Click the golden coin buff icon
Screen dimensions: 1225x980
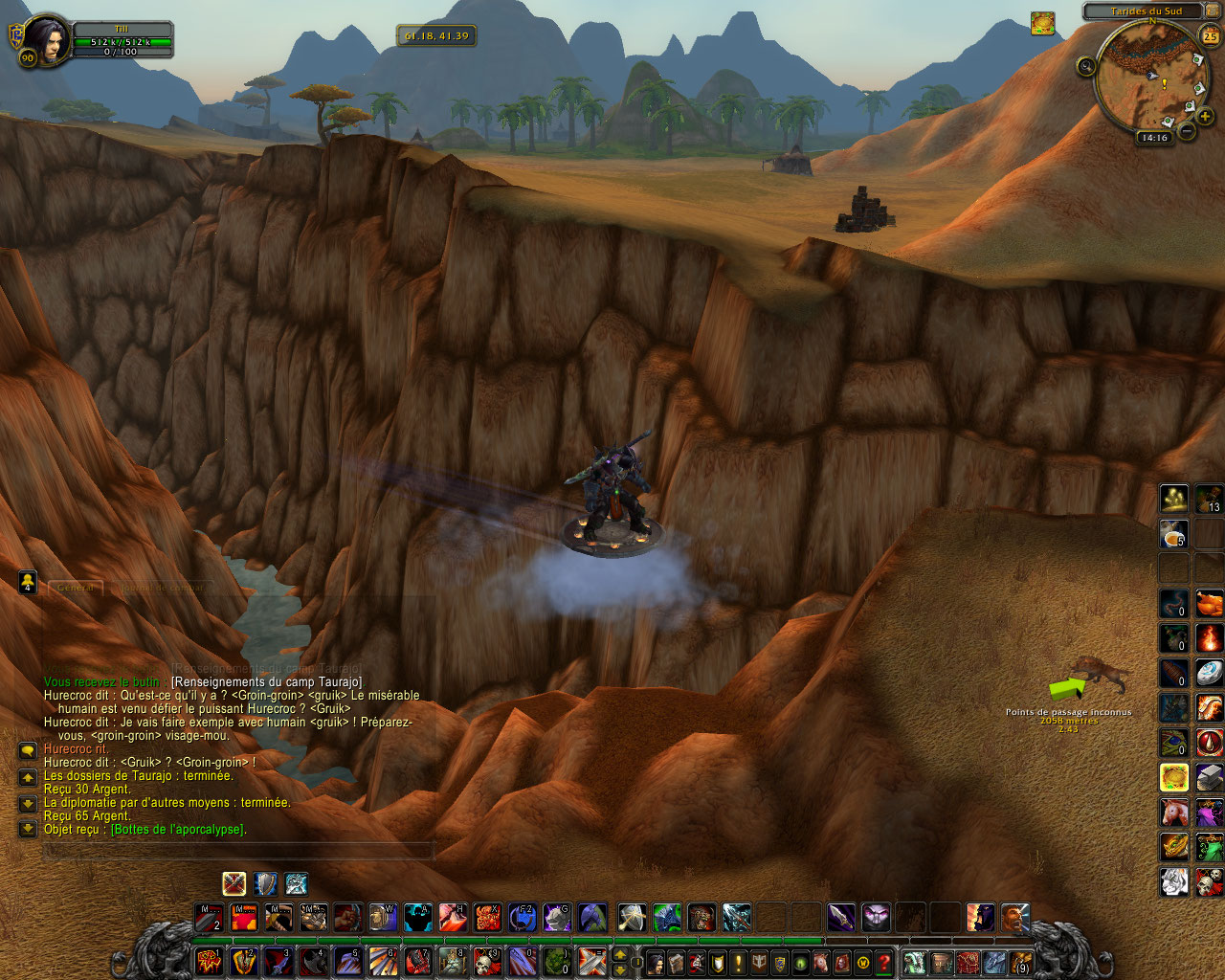coord(1042,23)
